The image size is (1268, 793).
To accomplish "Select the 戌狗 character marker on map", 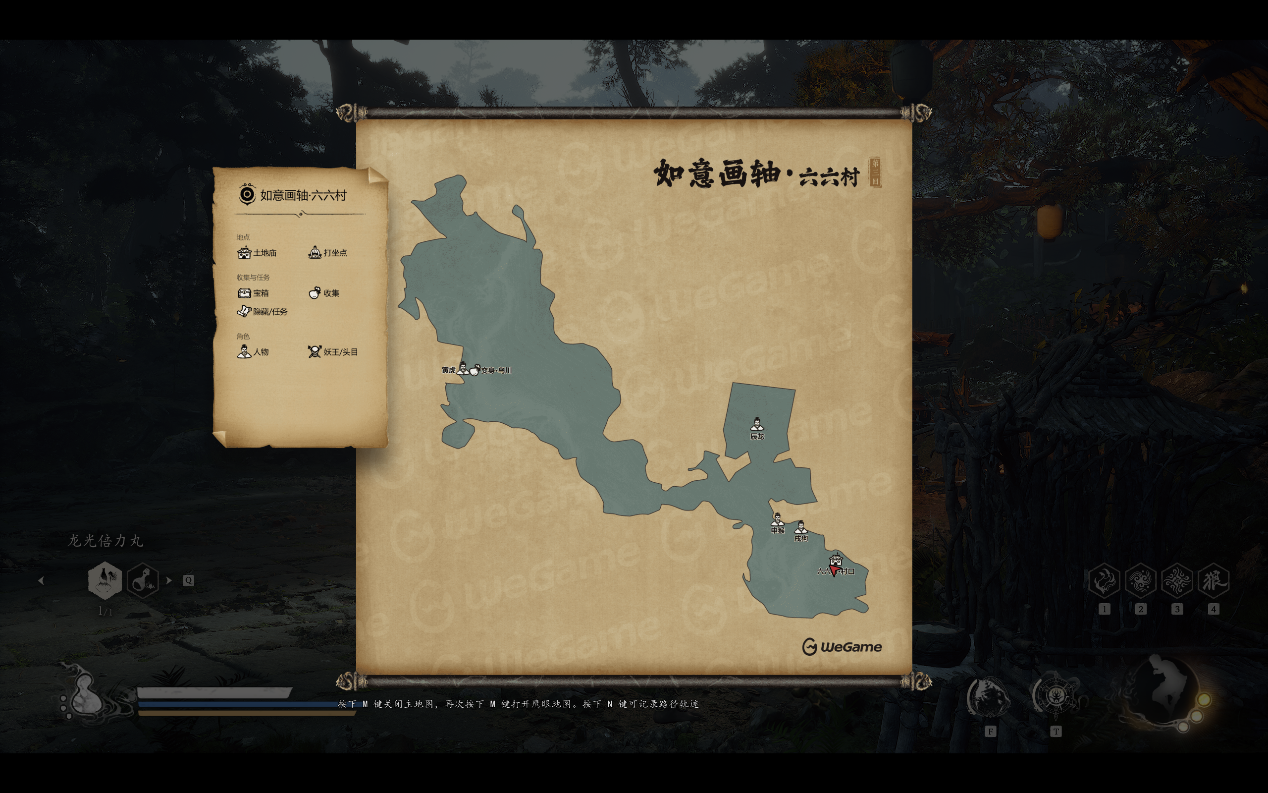I will [801, 529].
